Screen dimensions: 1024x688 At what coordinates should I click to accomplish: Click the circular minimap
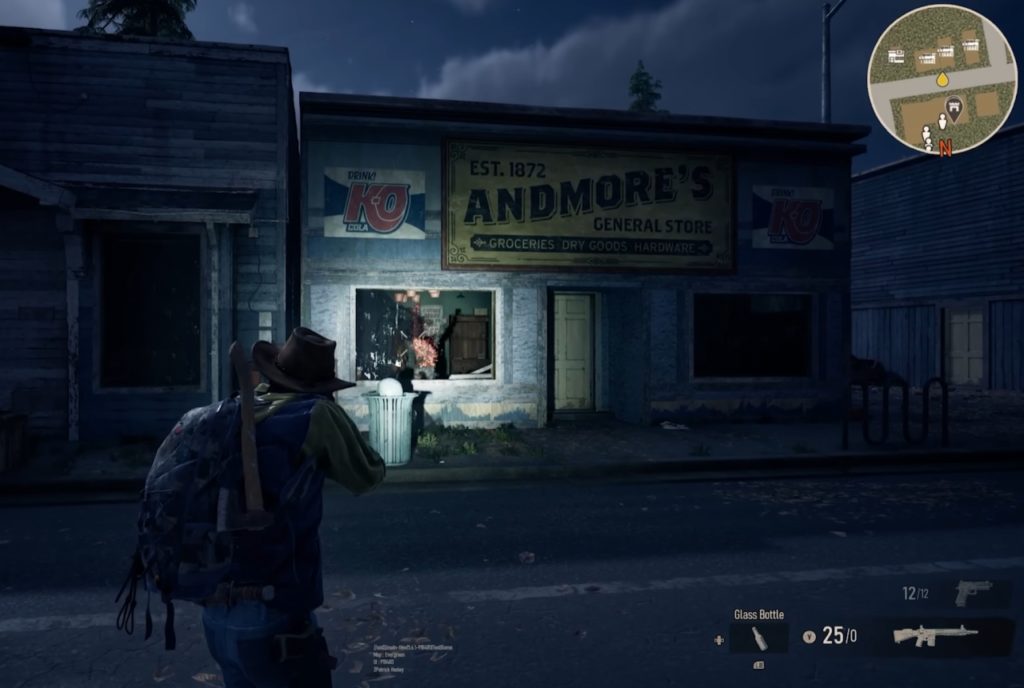click(x=942, y=79)
